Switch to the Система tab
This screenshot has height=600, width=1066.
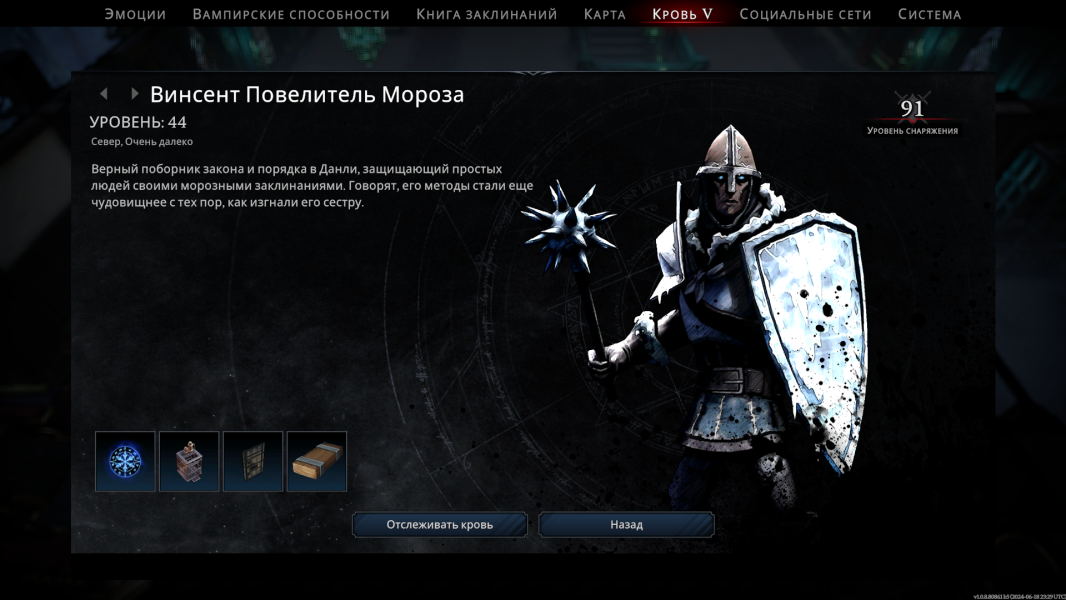929,14
